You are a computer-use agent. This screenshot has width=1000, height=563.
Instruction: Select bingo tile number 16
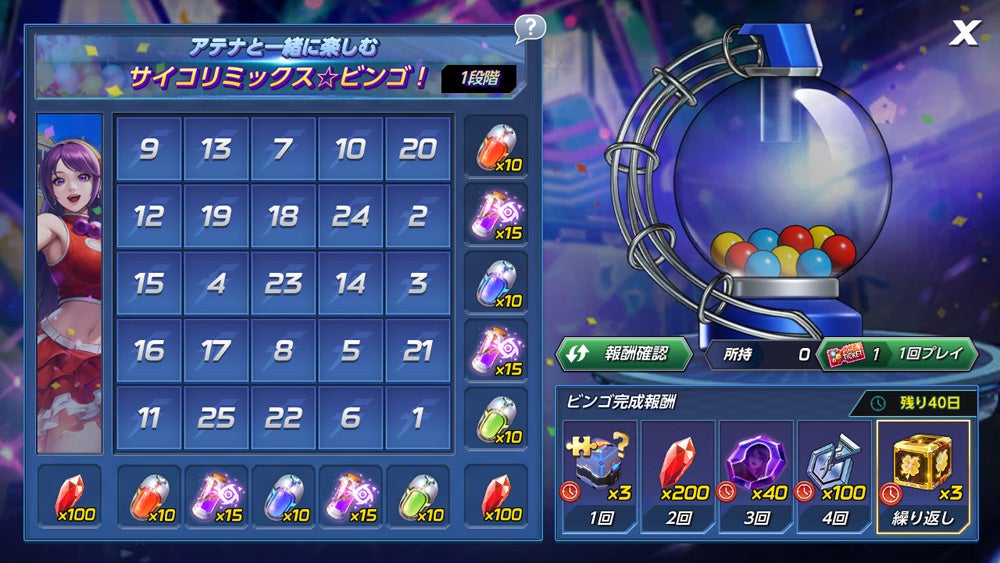149,350
